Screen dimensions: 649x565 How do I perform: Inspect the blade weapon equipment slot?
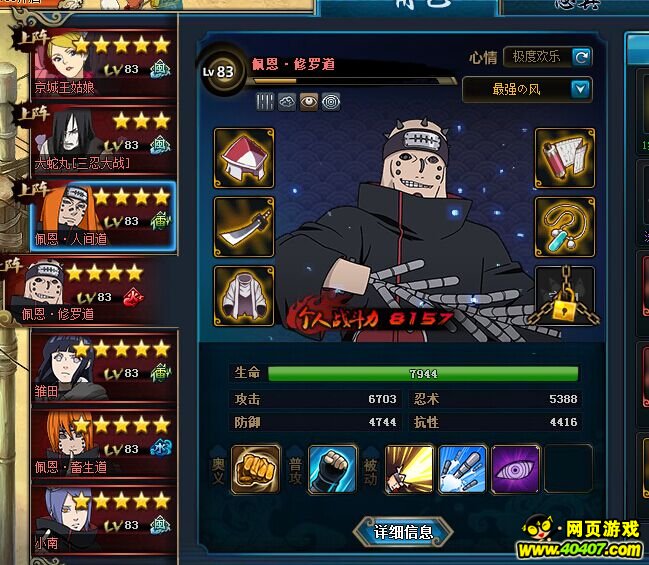(244, 227)
